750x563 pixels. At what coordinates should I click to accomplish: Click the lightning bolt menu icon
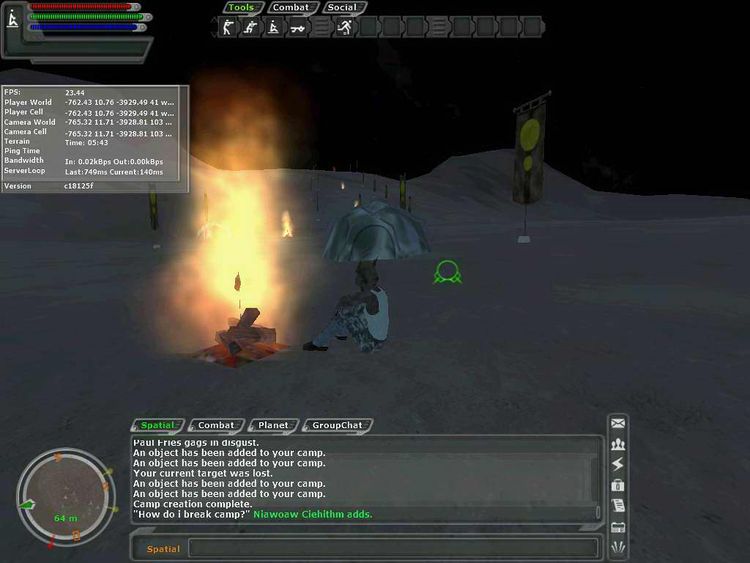[x=618, y=464]
